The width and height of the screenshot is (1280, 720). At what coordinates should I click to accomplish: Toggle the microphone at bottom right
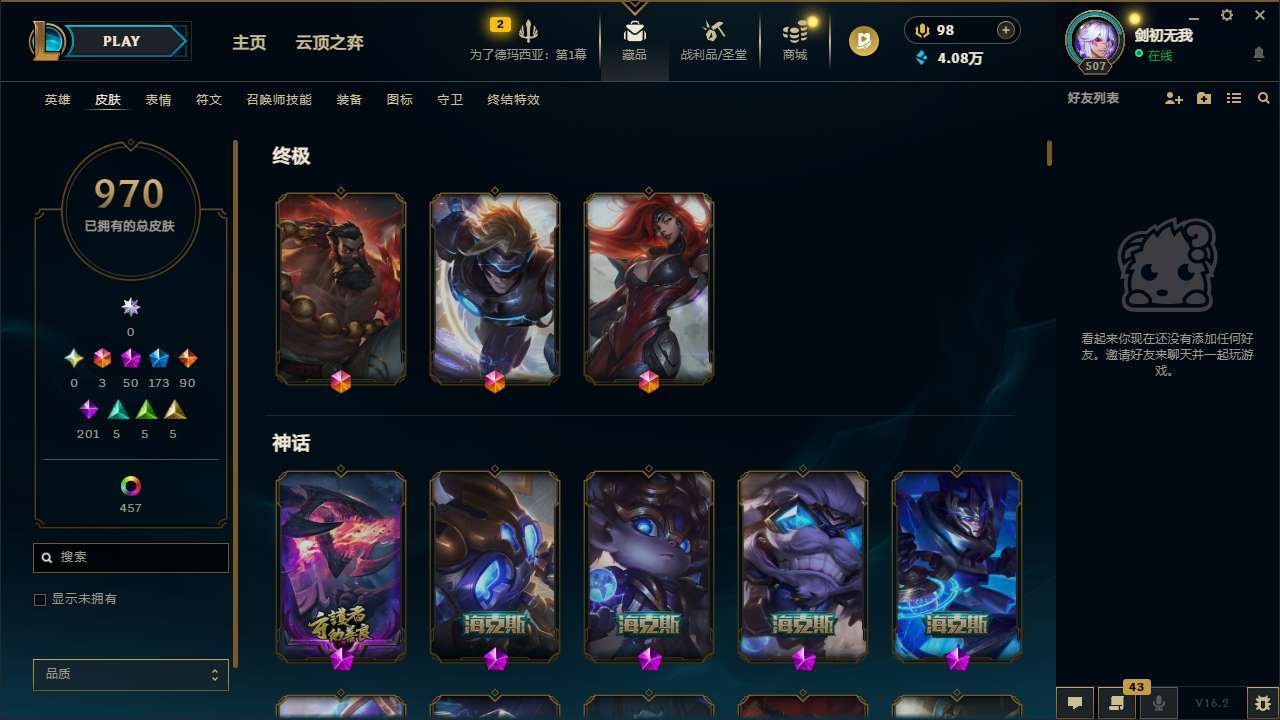(x=1159, y=702)
